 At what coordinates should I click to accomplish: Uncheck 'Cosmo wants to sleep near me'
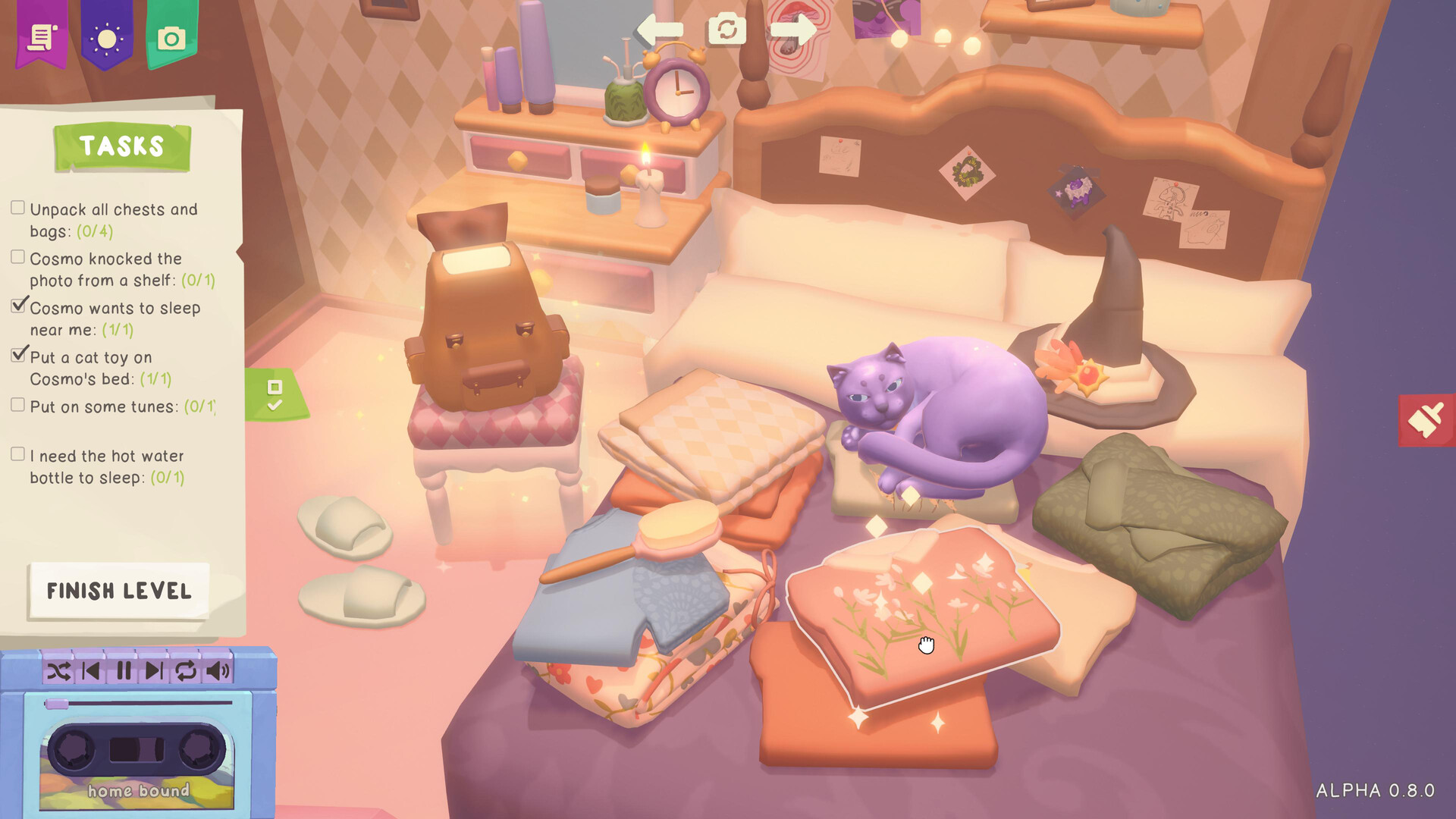[x=17, y=306]
